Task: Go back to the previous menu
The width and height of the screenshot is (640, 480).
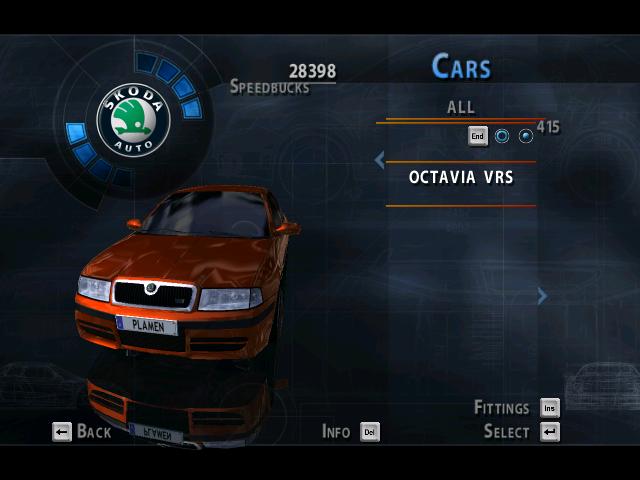Action: [82, 432]
